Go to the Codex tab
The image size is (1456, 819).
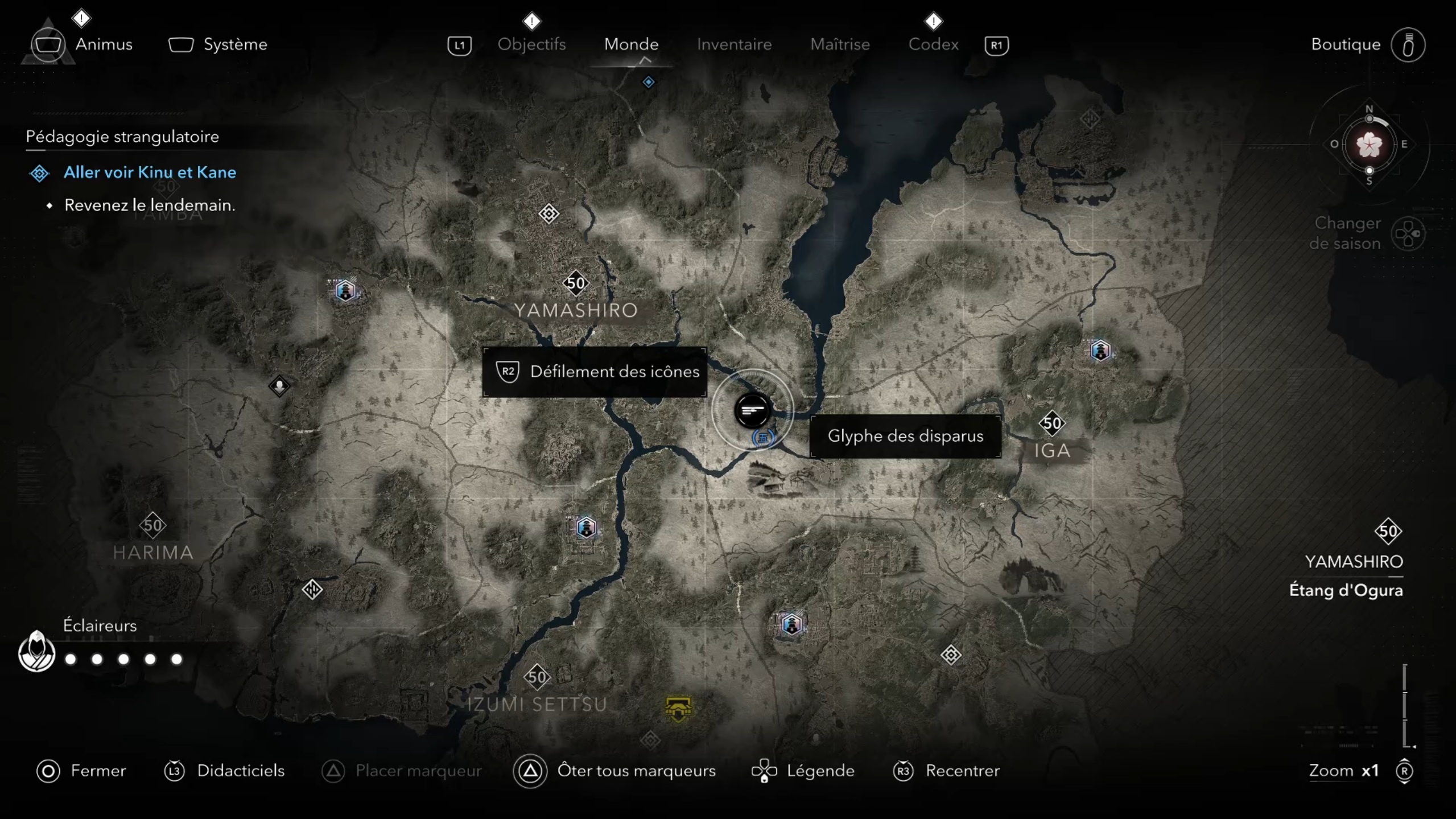point(933,44)
